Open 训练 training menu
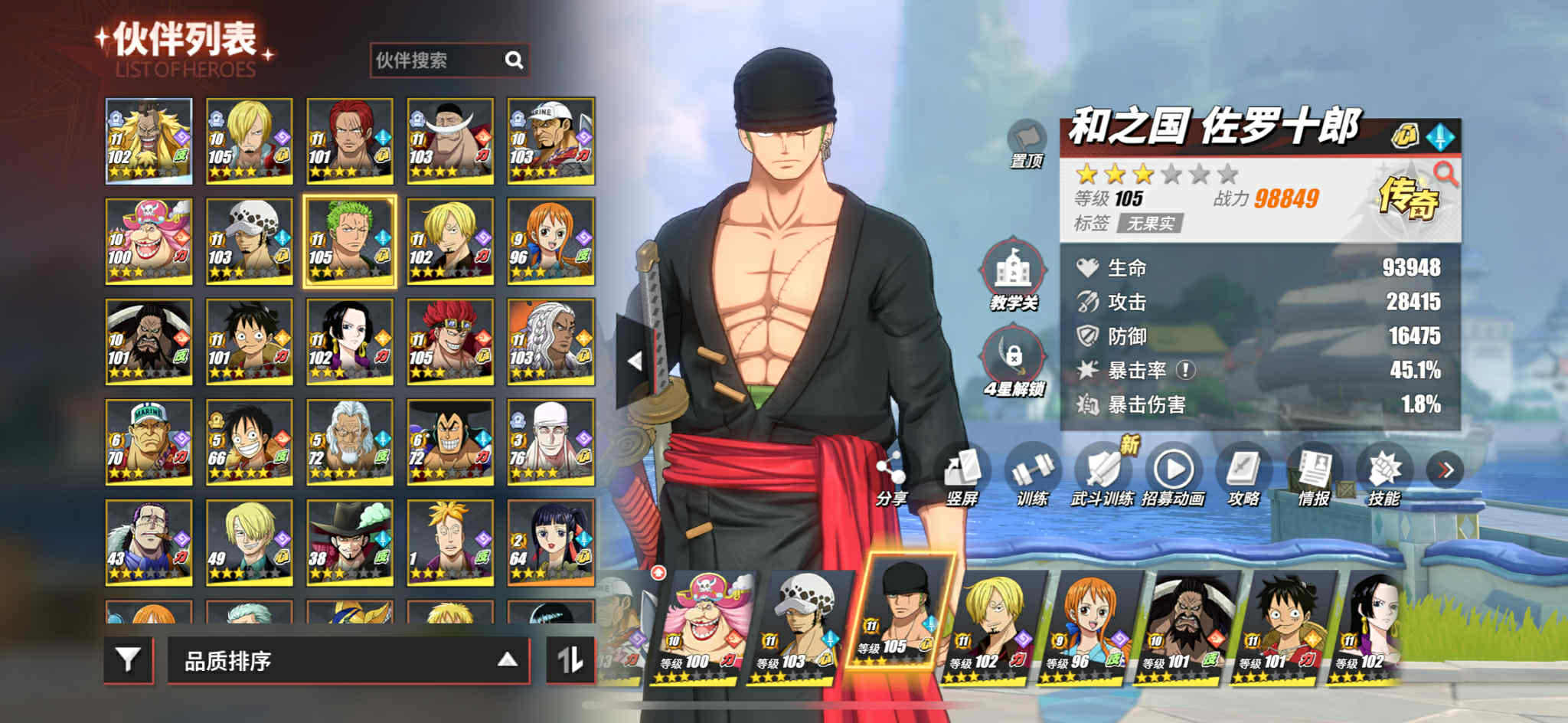The image size is (1568, 723). coord(1031,475)
